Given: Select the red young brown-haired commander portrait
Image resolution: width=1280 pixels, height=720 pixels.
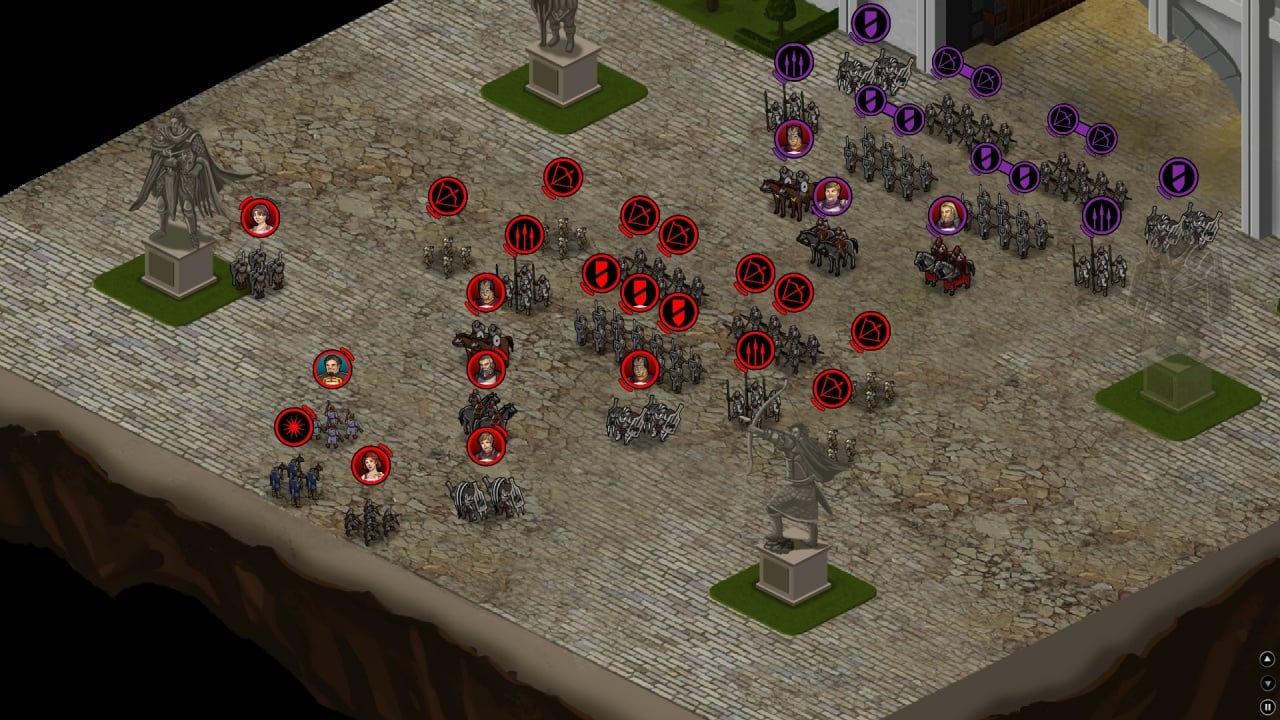Looking at the screenshot, I should click(486, 446).
